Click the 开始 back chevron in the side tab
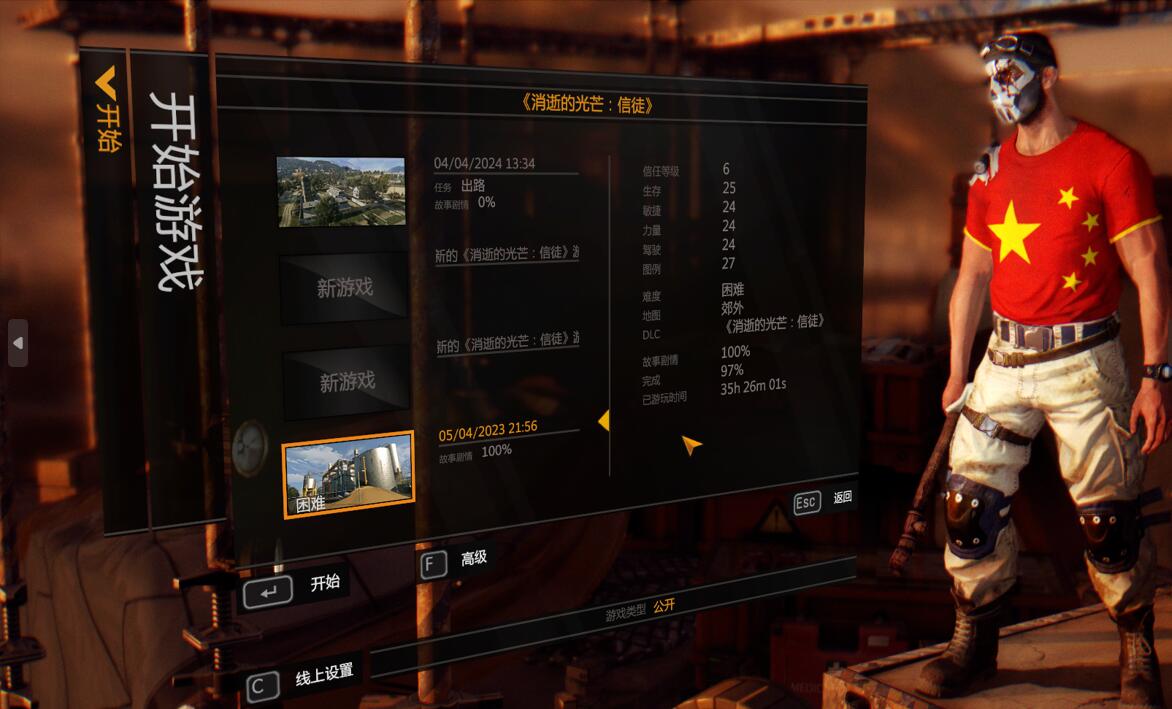Screen dimensions: 1172x709 [x=106, y=111]
